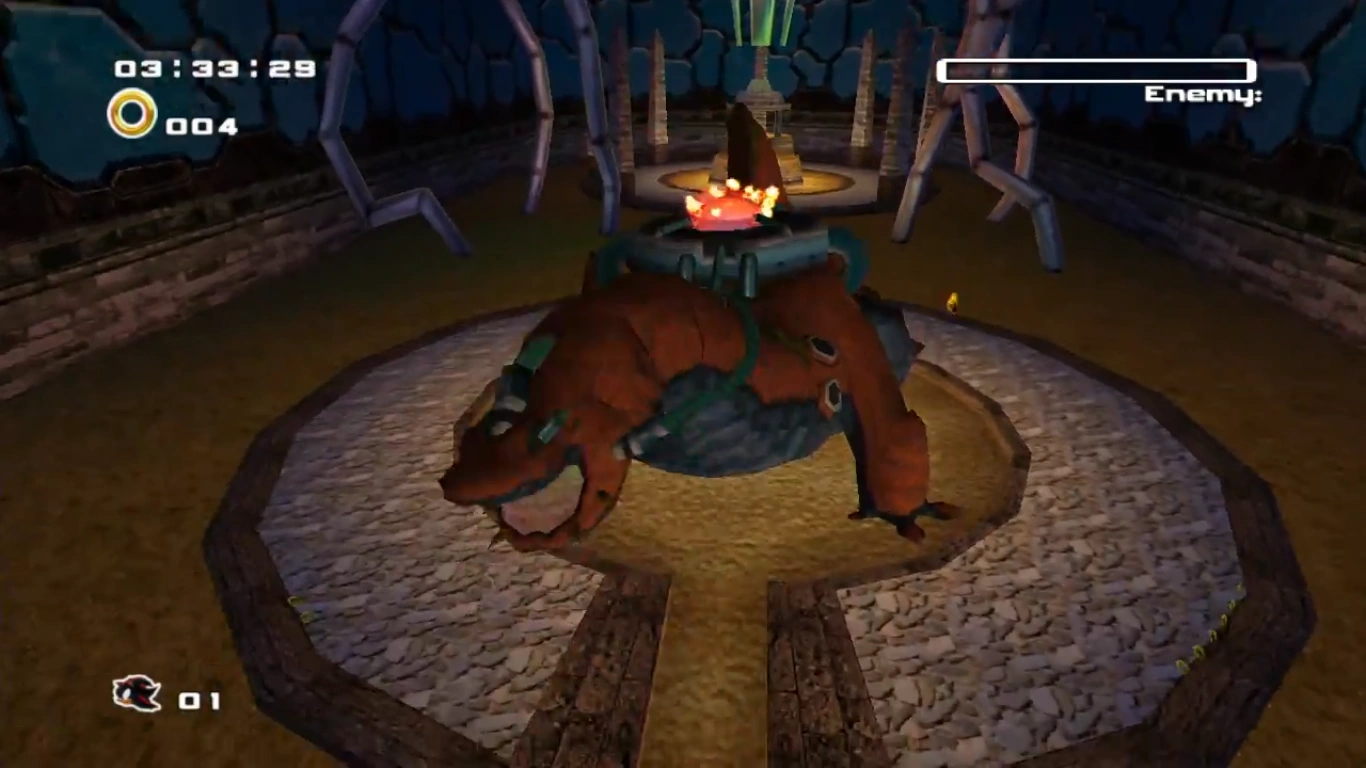Click the golden ring counter icon
1366x768 pixels.
130,114
